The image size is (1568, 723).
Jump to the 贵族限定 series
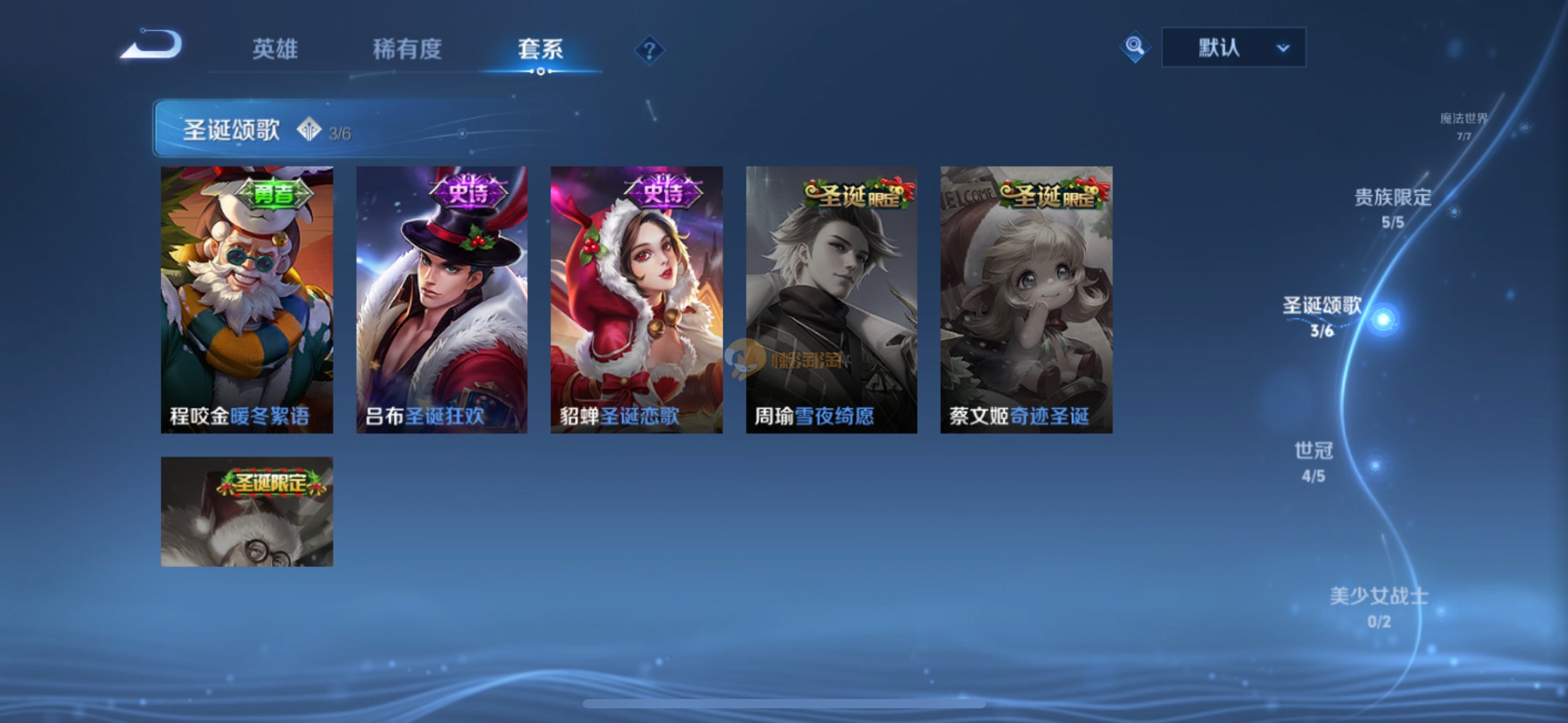pyautogui.click(x=1393, y=207)
